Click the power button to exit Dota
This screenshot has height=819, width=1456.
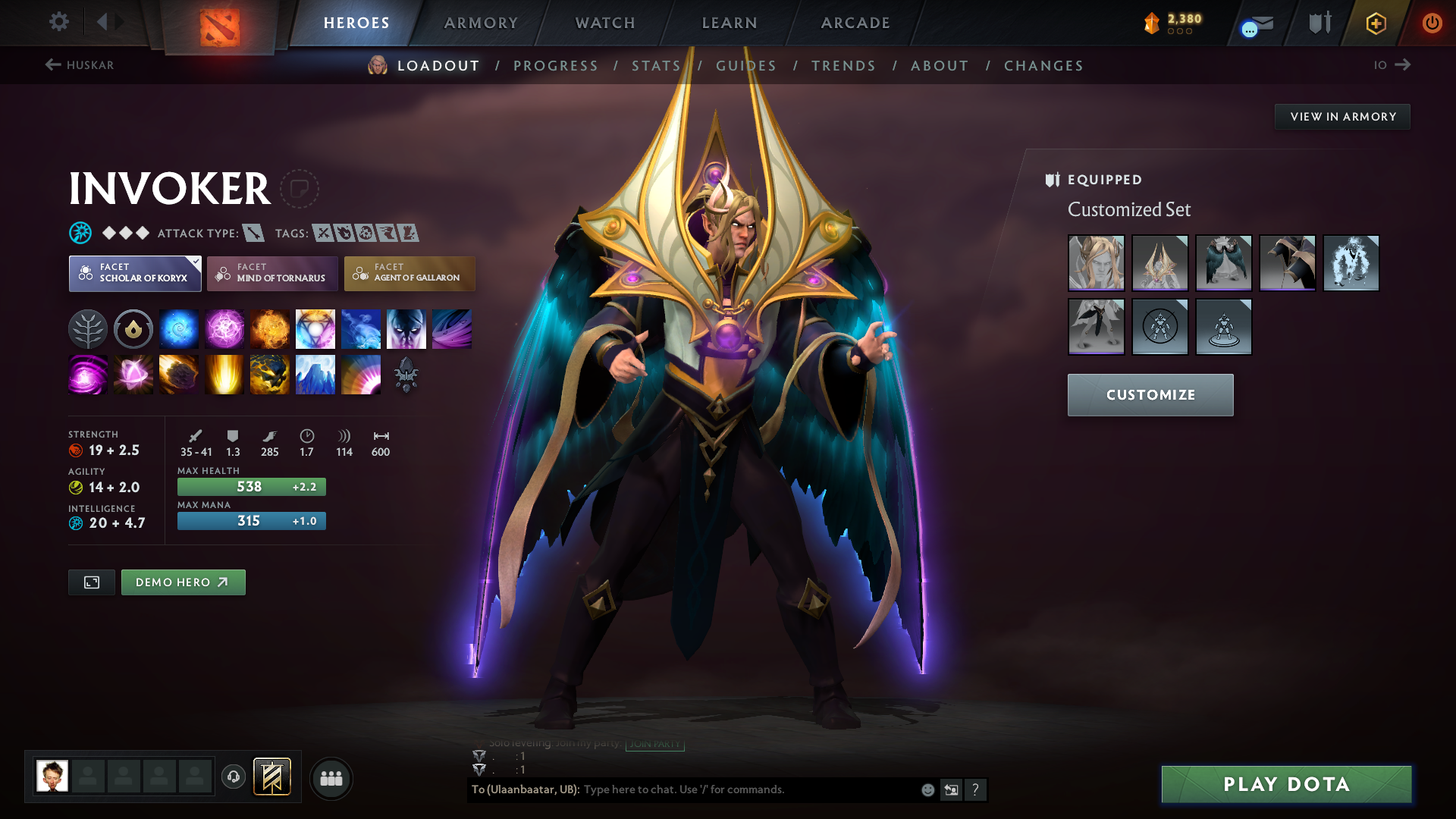pos(1432,23)
